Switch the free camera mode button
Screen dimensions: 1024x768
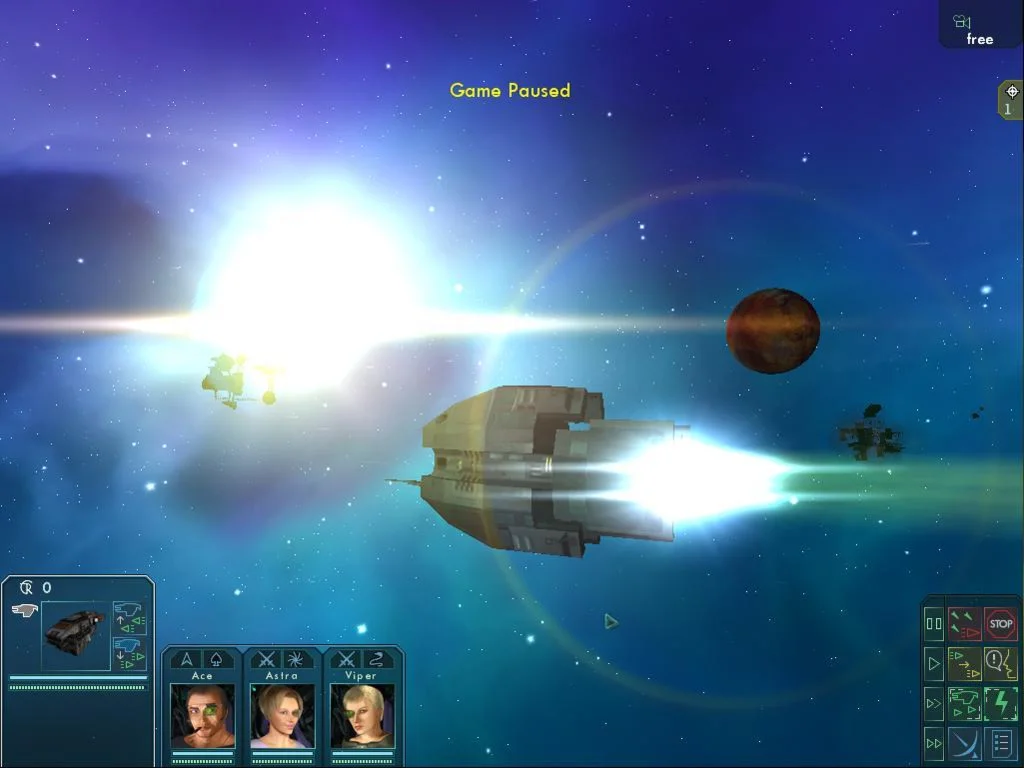click(979, 30)
